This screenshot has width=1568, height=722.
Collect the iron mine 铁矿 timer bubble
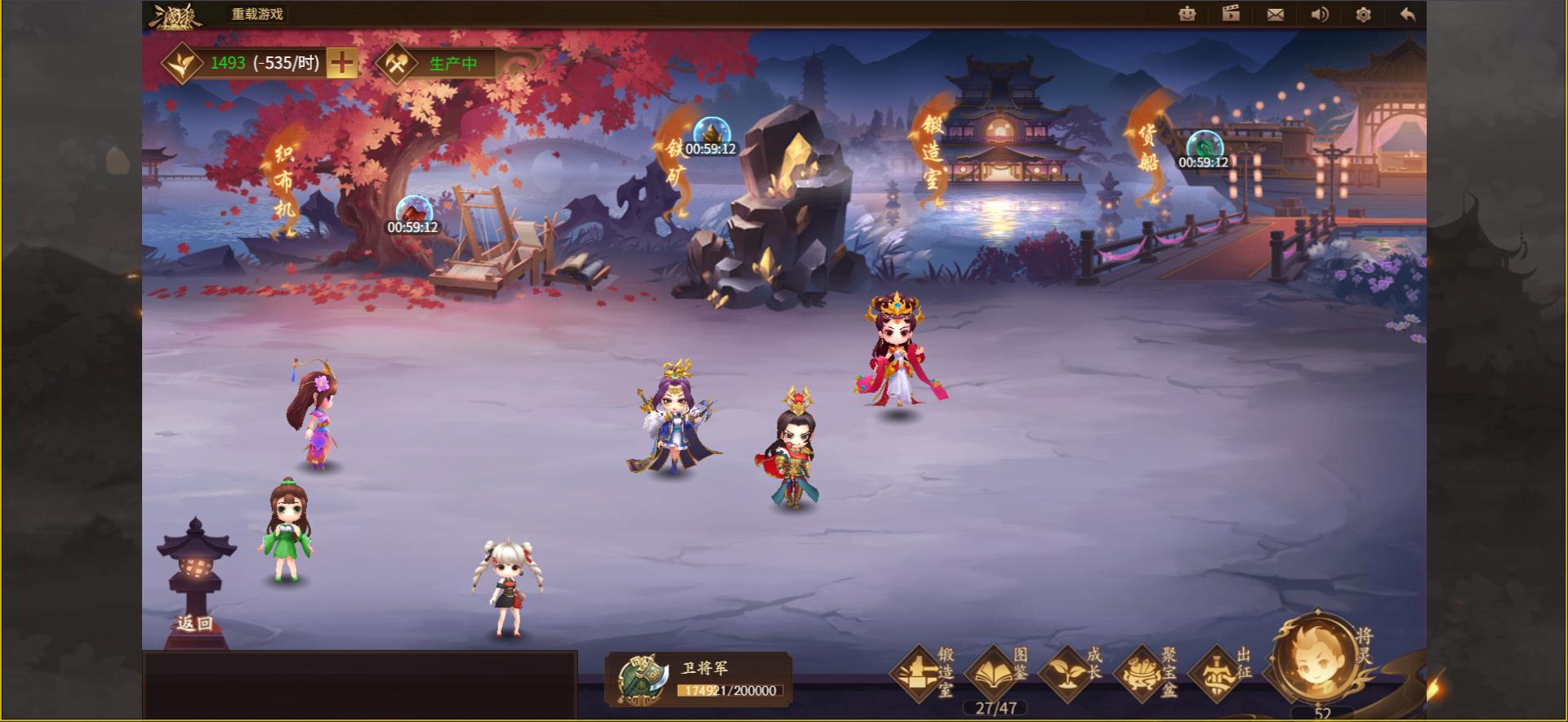(x=711, y=132)
